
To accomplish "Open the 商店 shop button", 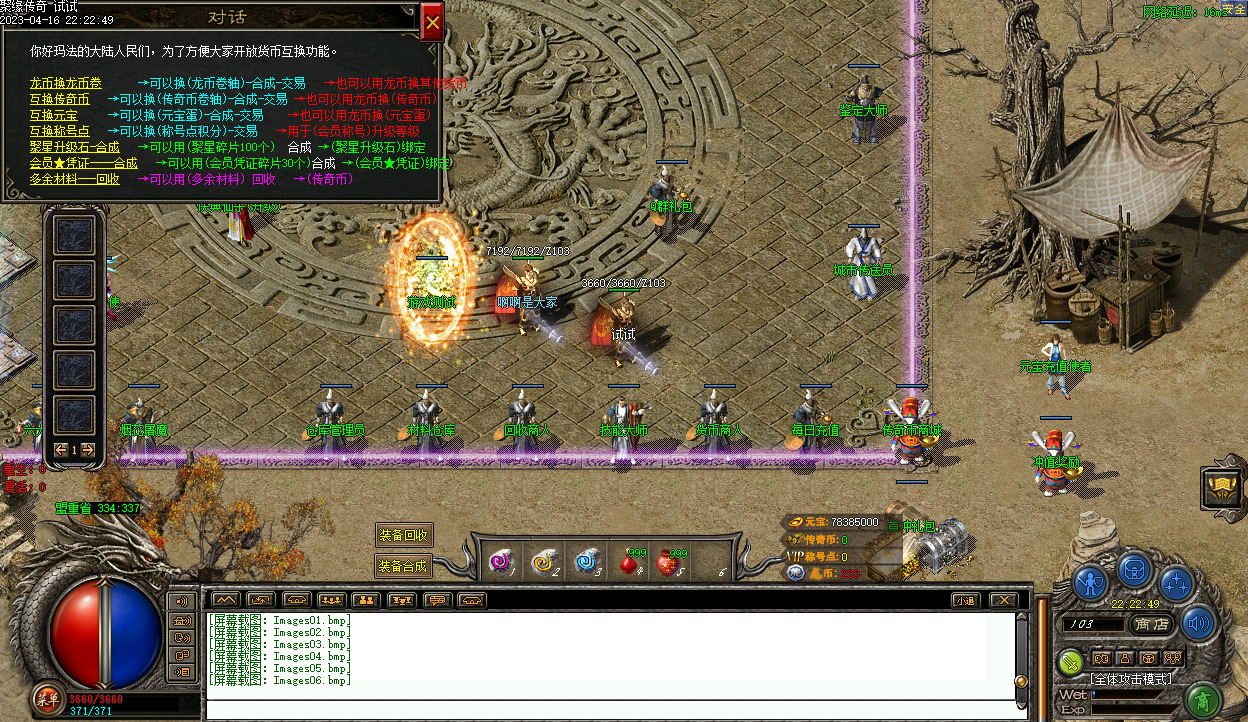I will tap(1152, 624).
